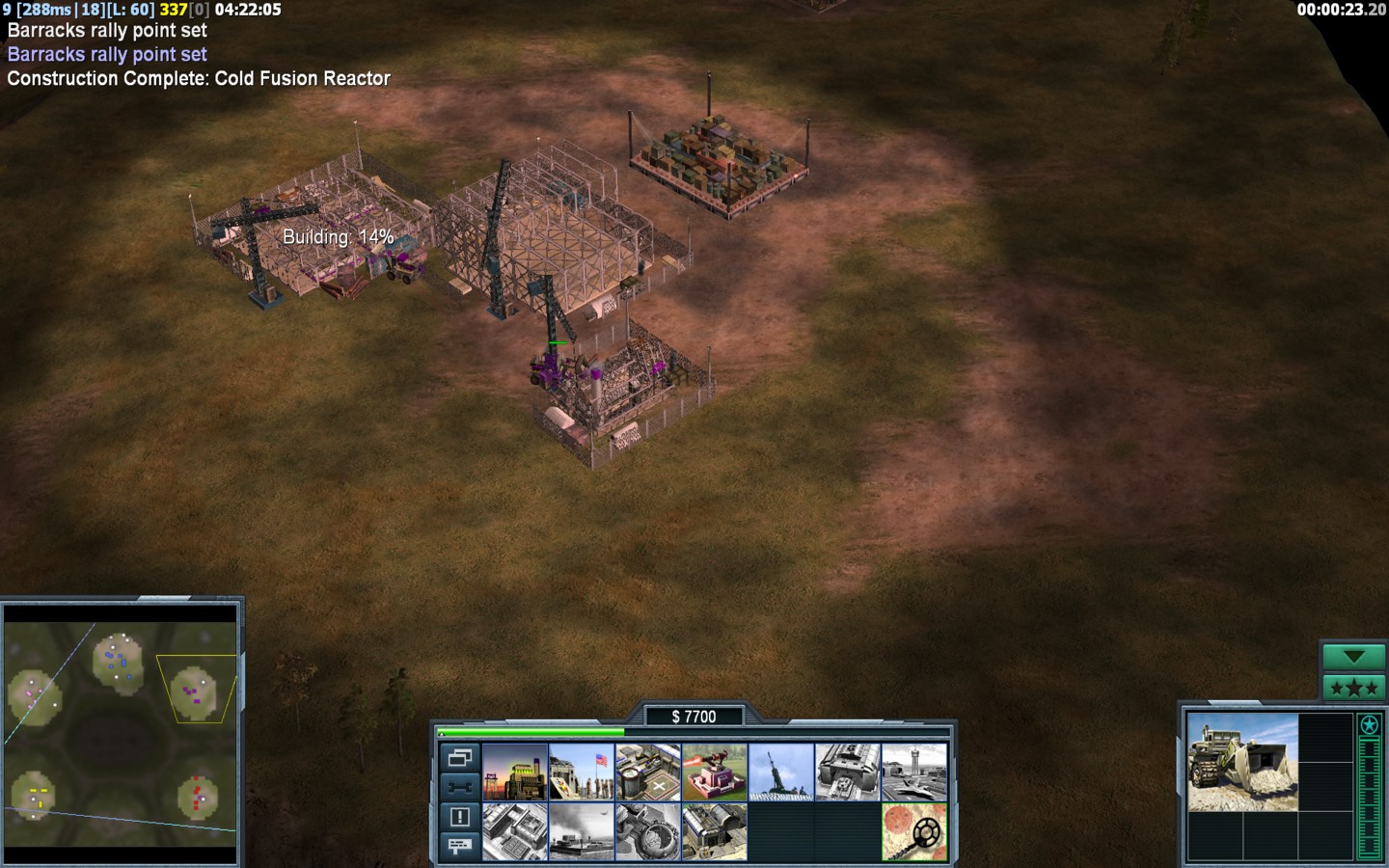This screenshot has width=1389, height=868.
Task: Collapse the control bar with the down arrow
Action: pos(1353,657)
